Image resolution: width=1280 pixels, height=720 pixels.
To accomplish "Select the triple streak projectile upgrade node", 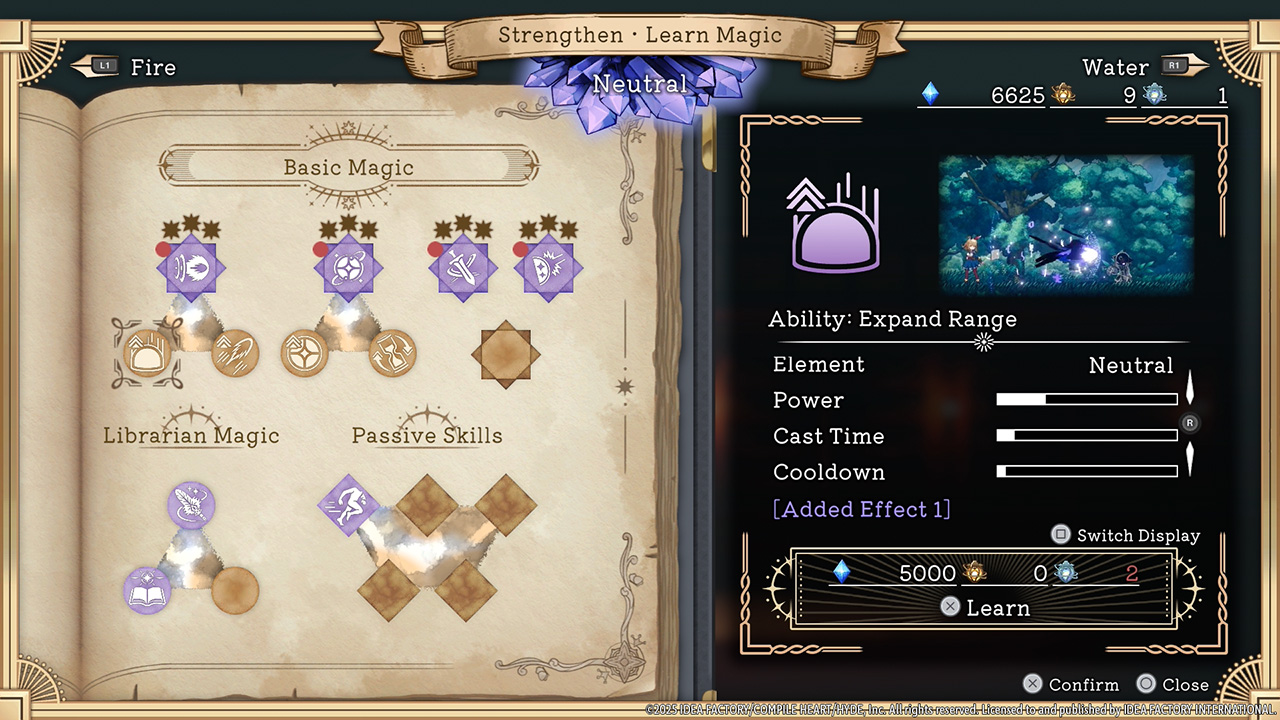I will tap(236, 353).
